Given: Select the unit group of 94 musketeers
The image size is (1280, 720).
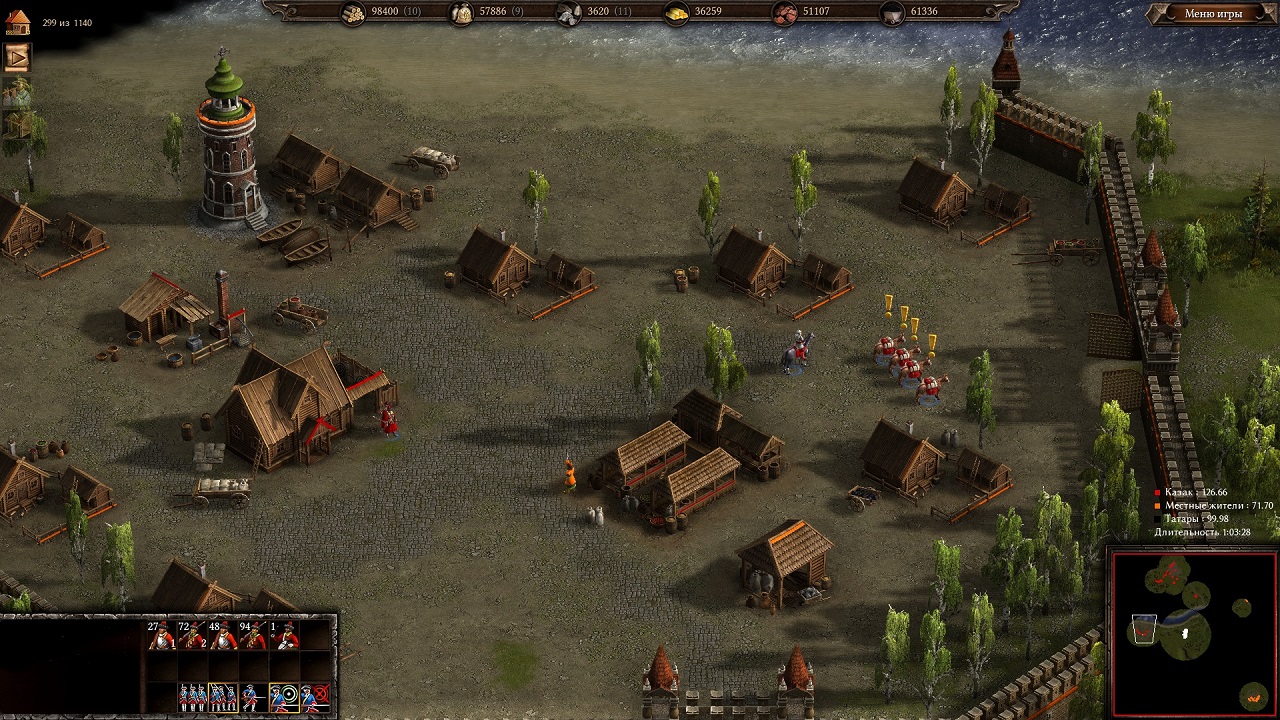Looking at the screenshot, I should 254,635.
